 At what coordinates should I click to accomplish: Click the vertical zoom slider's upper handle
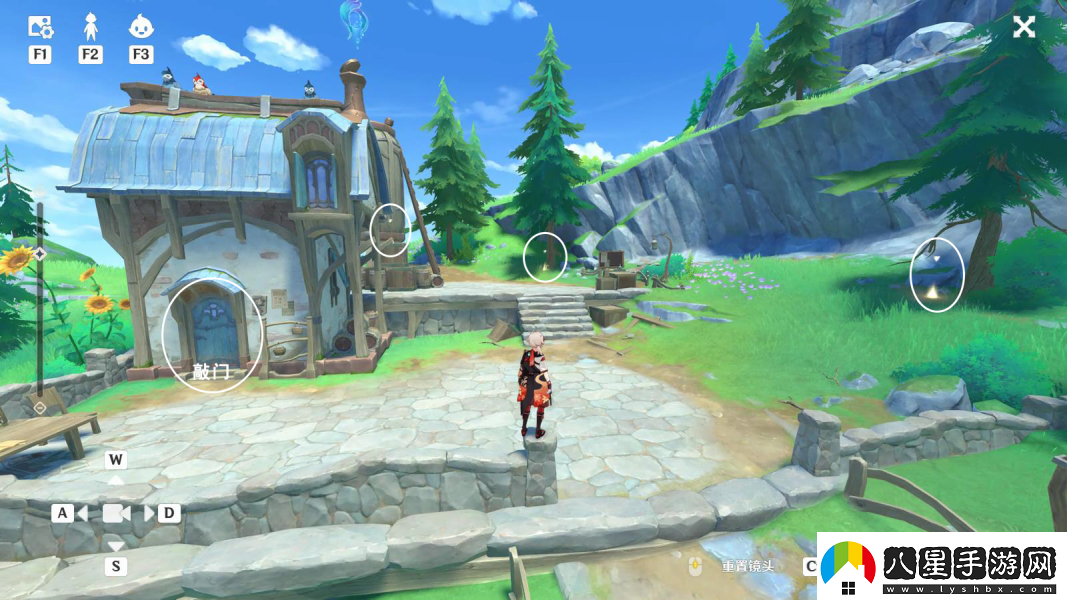point(40,254)
